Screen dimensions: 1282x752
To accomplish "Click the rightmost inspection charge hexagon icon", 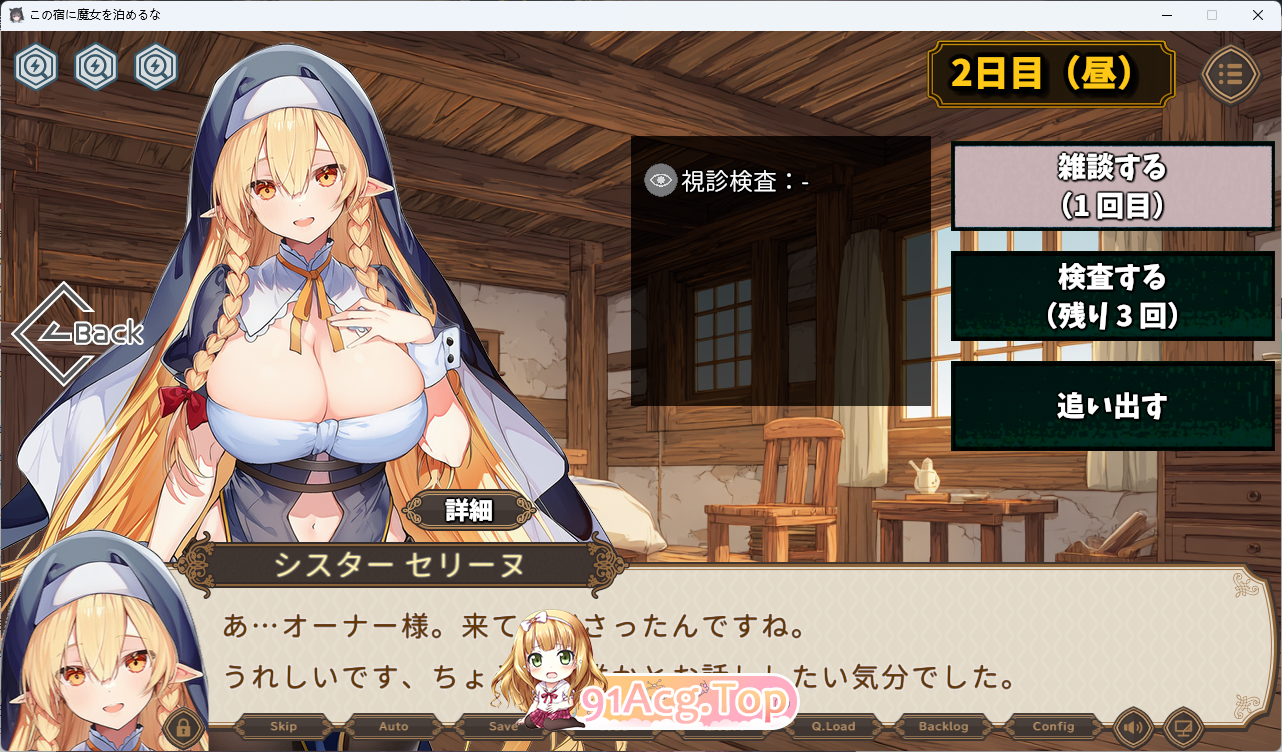I will [156, 68].
